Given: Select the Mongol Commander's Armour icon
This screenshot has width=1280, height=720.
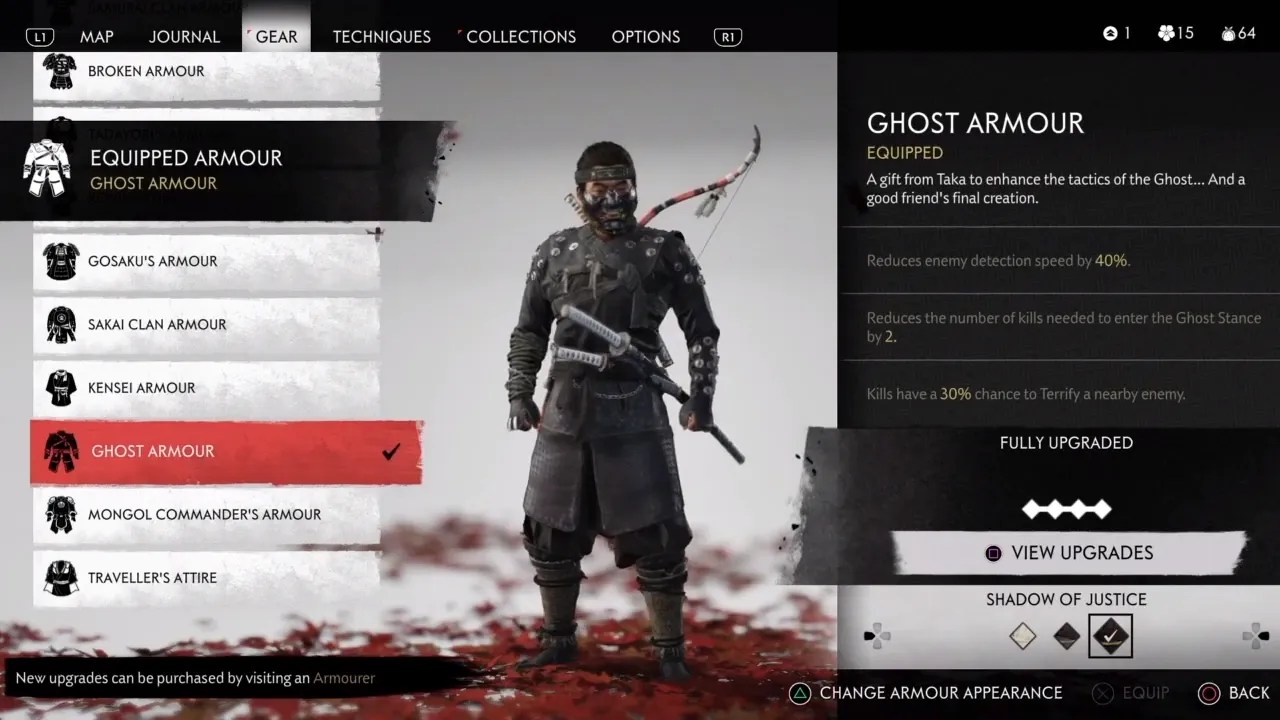Looking at the screenshot, I should click(x=60, y=514).
